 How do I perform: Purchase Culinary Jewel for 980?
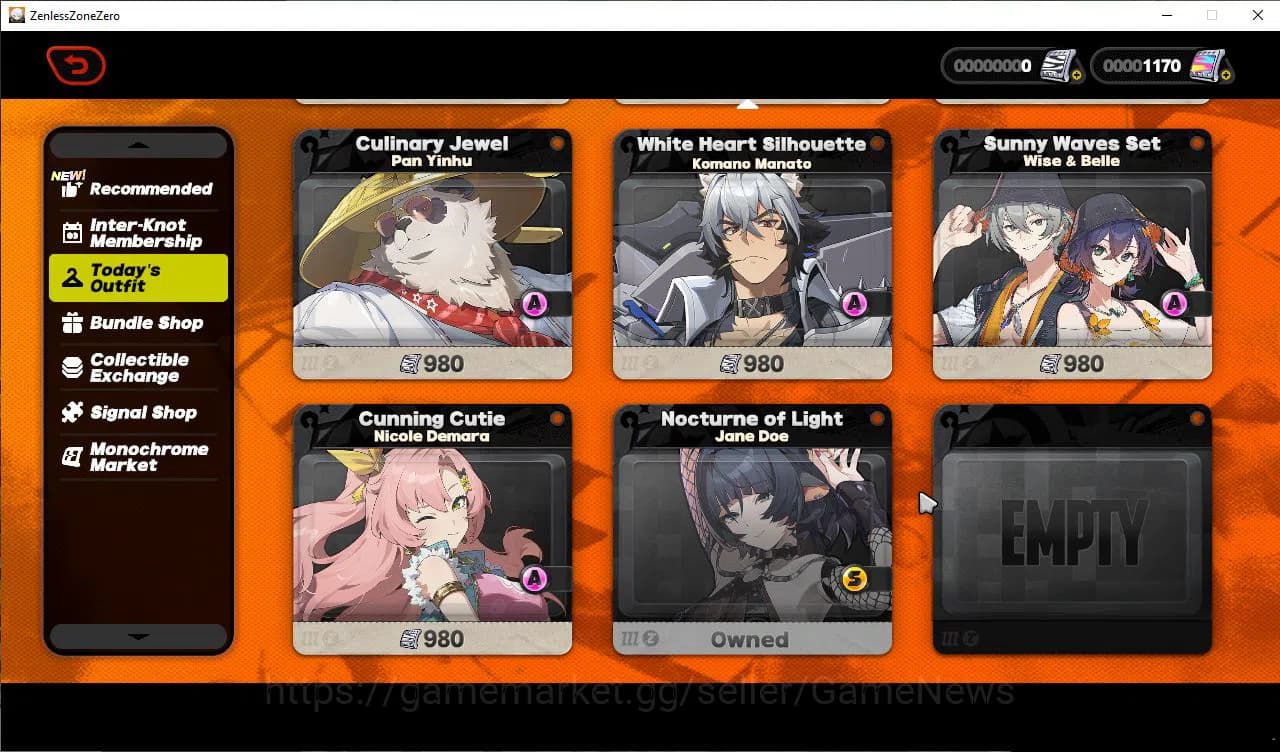pyautogui.click(x=431, y=364)
